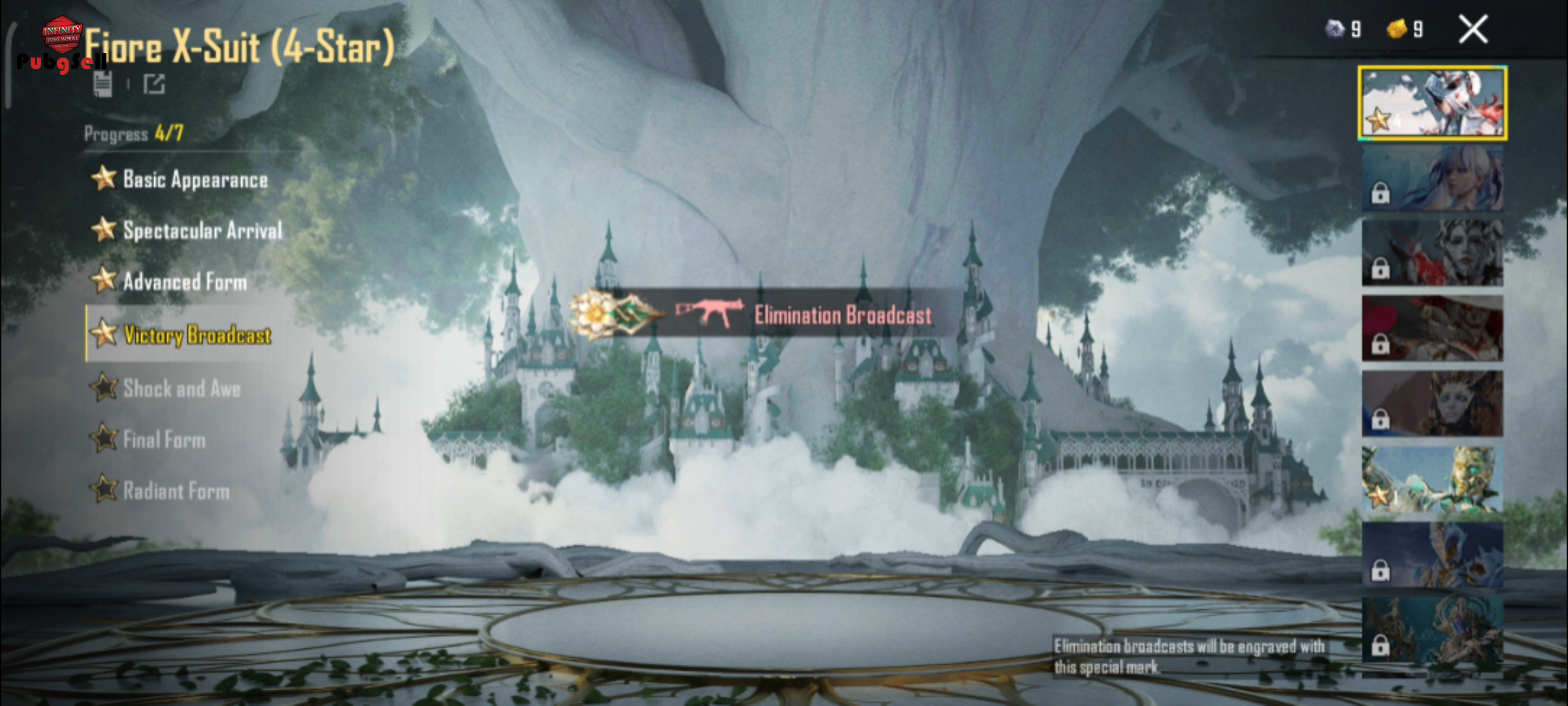Pick the locked red wide-brim hat suit thumbnail
The height and width of the screenshot is (706, 1568).
[1432, 329]
